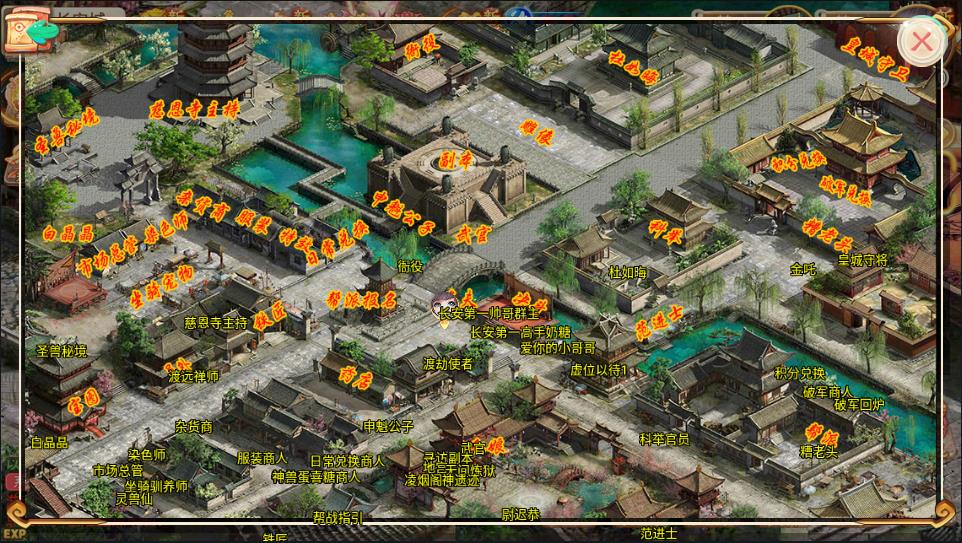The width and height of the screenshot is (962, 543).
Task: Select the 尉迟恭 NPC marker
Action: coord(520,515)
